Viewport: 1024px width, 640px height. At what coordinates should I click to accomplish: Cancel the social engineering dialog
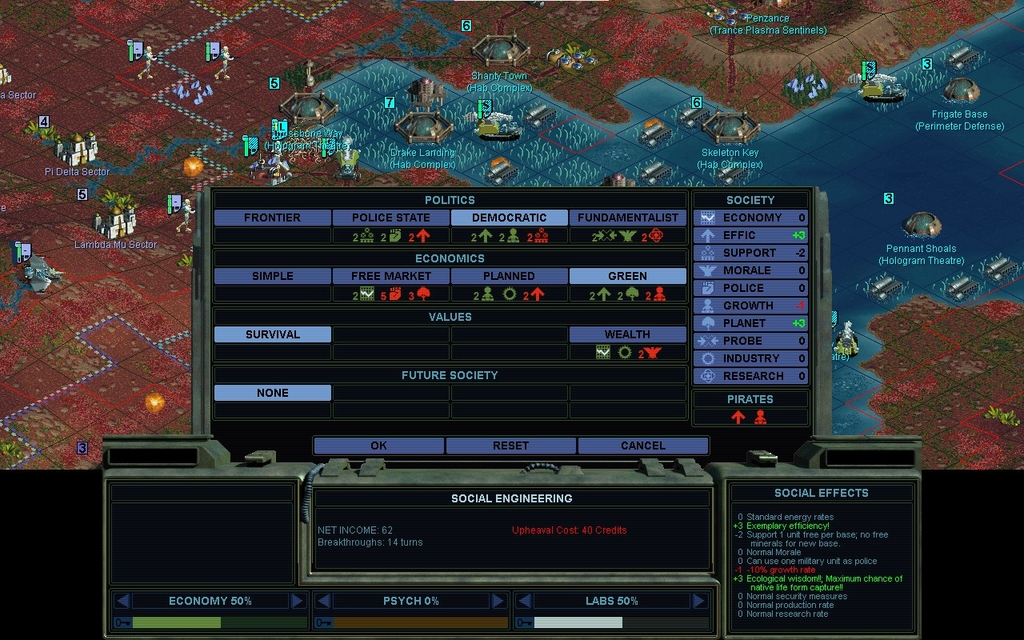642,445
